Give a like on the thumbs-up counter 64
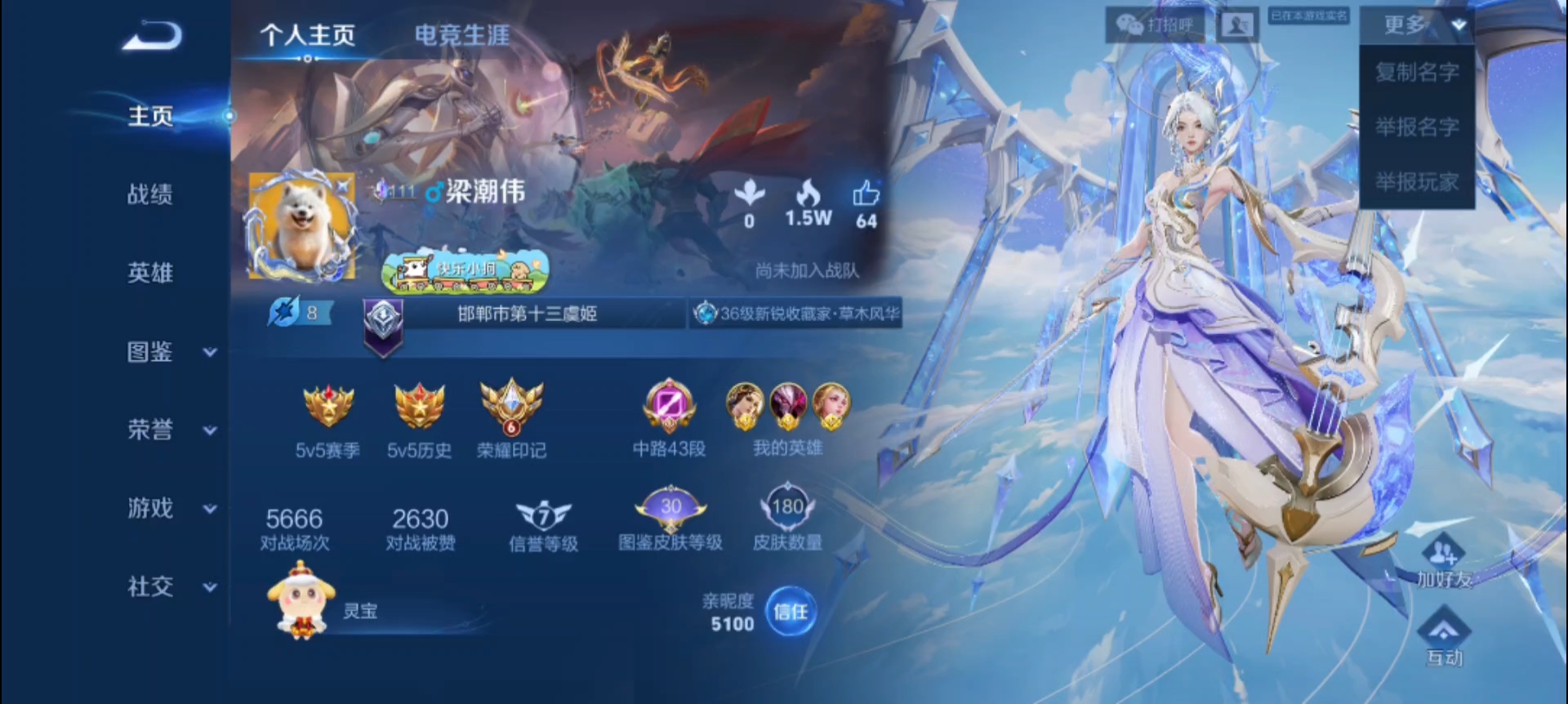This screenshot has height=704, width=1568. [866, 202]
